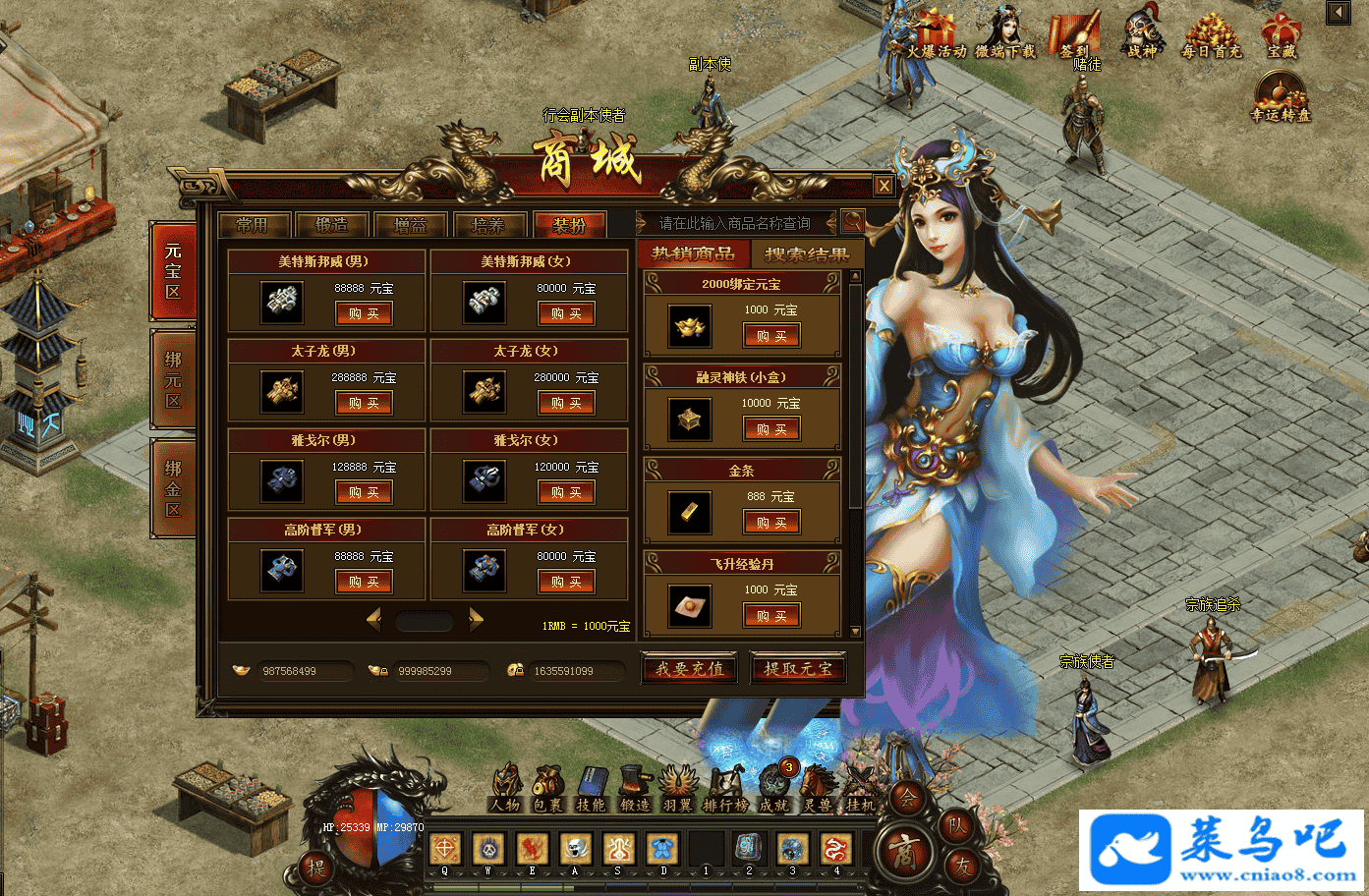Open the 绑金区 side tab
The width and height of the screenshot is (1369, 896).
pyautogui.click(x=173, y=488)
